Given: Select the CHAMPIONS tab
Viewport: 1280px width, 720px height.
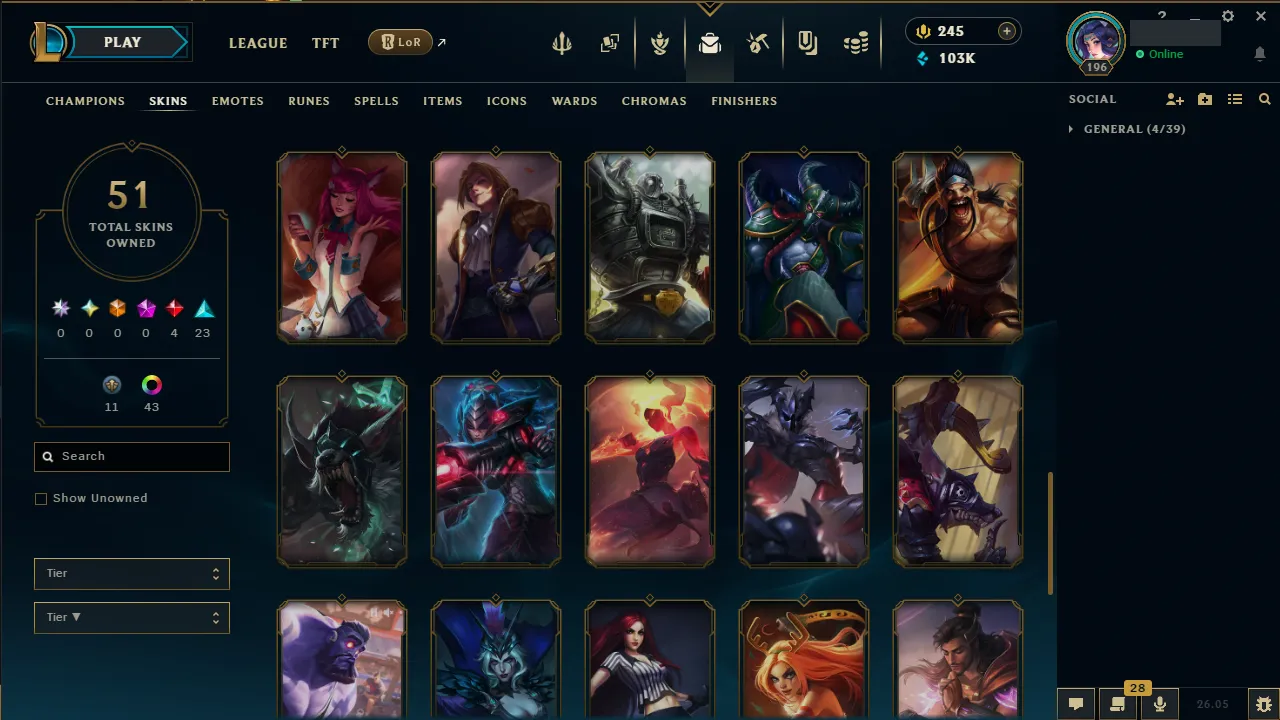Looking at the screenshot, I should coord(85,101).
